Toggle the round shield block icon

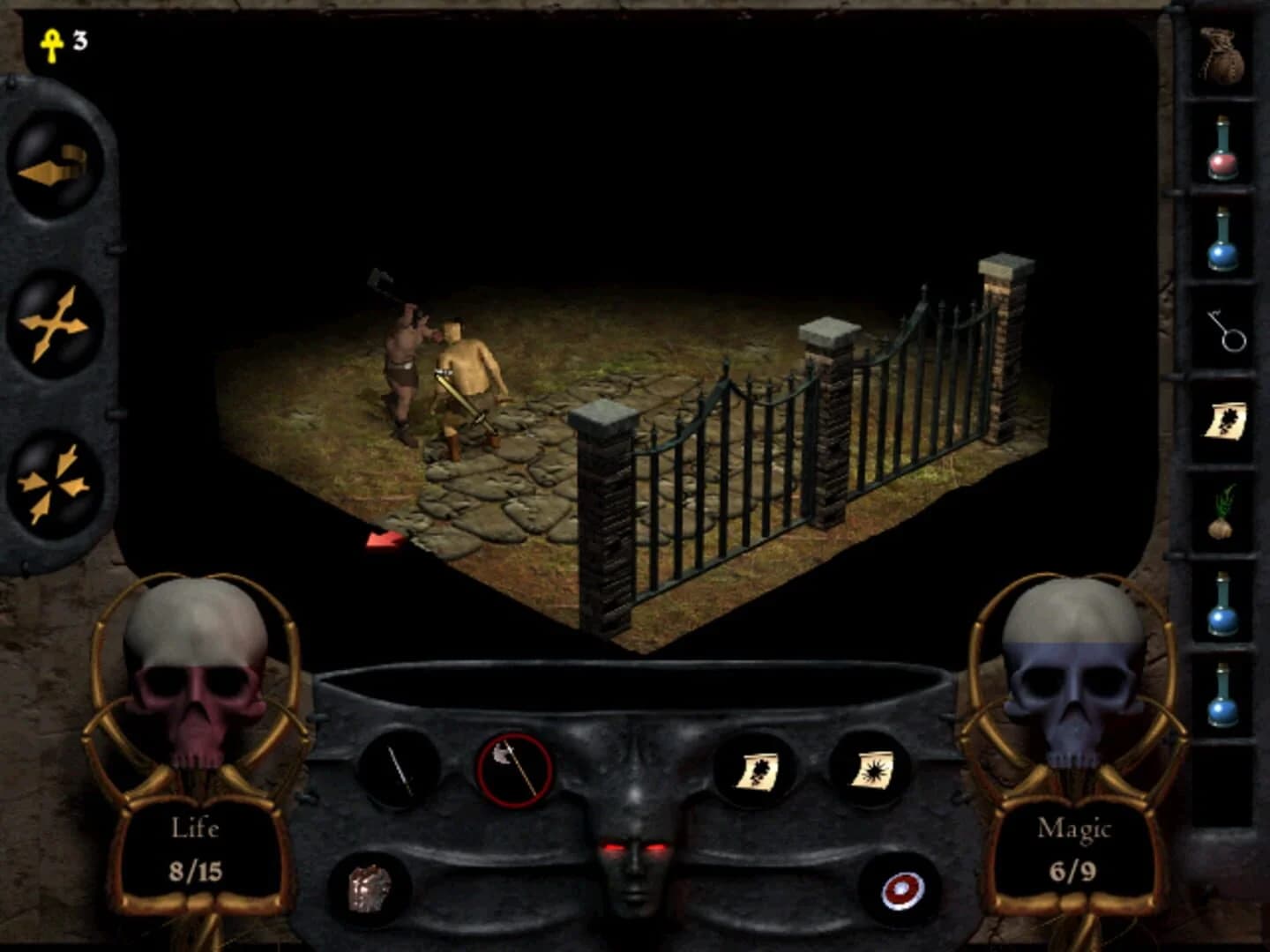point(901,890)
